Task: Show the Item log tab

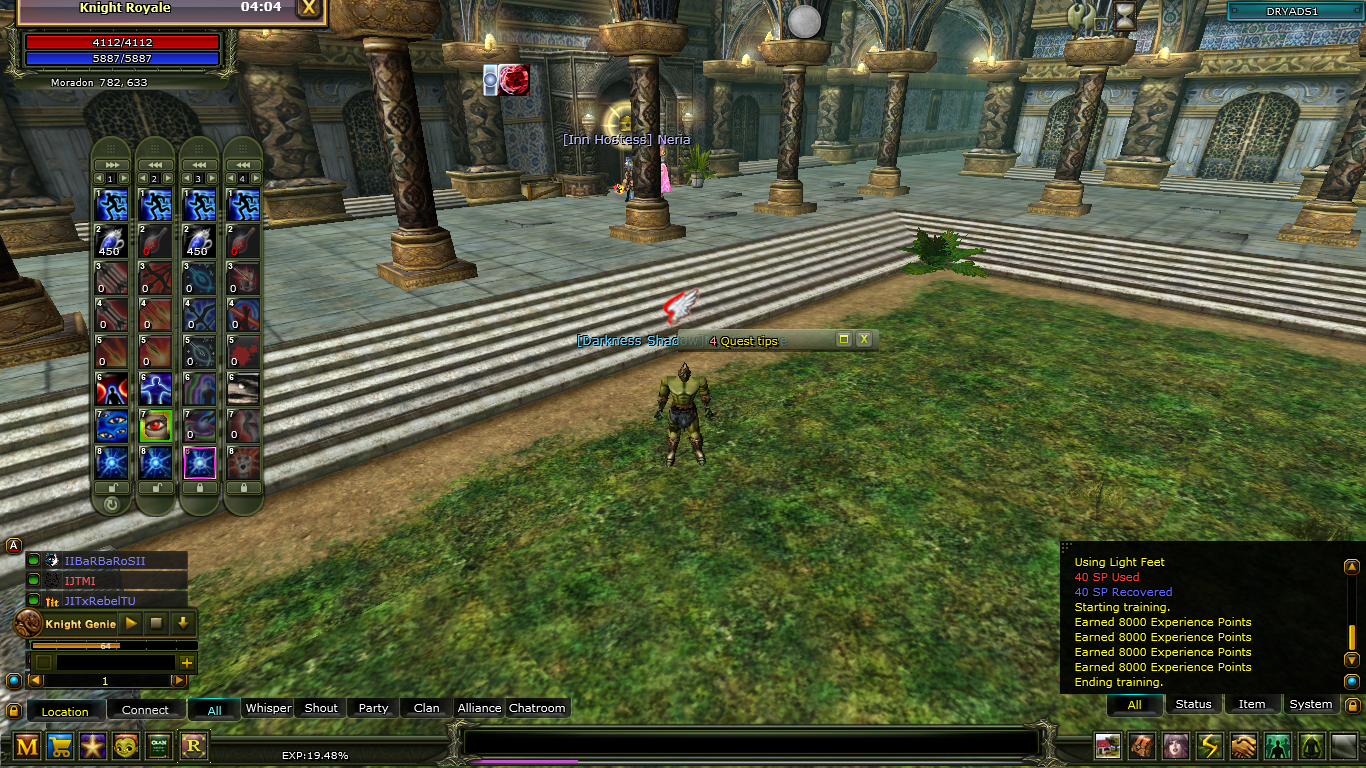Action: (x=1252, y=704)
